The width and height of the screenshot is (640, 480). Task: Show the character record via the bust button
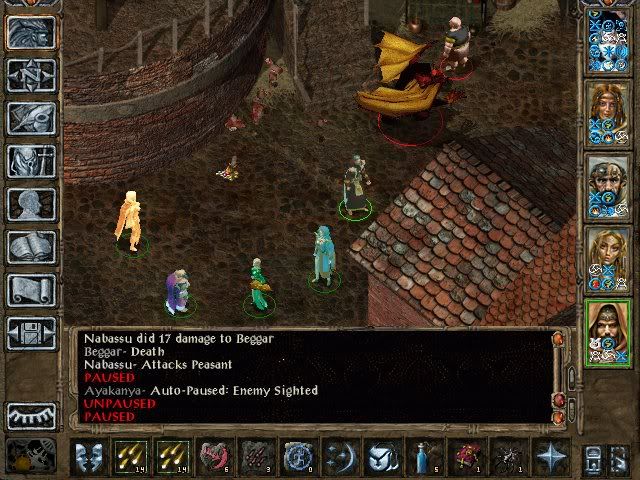click(x=31, y=204)
